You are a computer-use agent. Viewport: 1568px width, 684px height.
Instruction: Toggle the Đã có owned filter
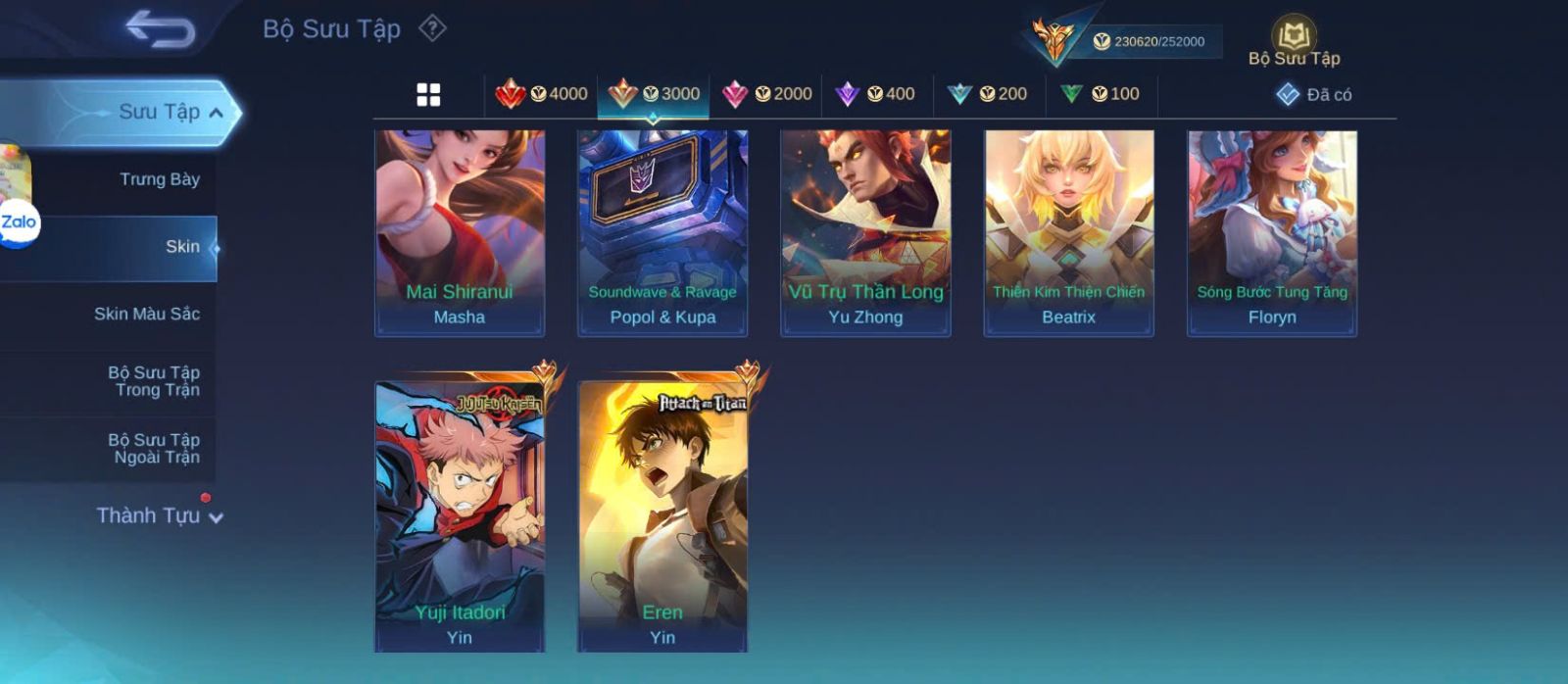coord(1314,95)
